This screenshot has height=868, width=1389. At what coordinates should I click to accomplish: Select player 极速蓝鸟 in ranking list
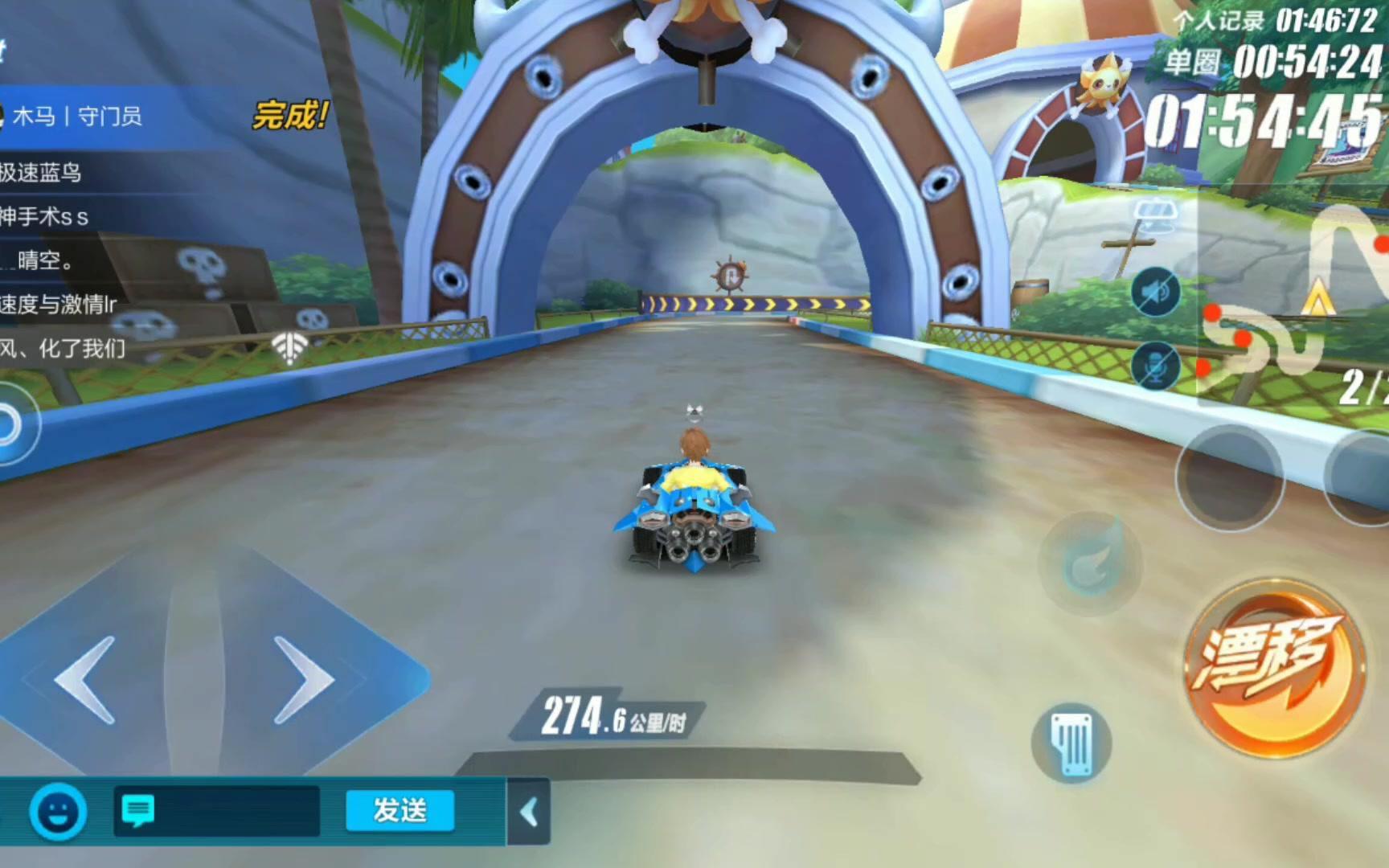[42, 173]
